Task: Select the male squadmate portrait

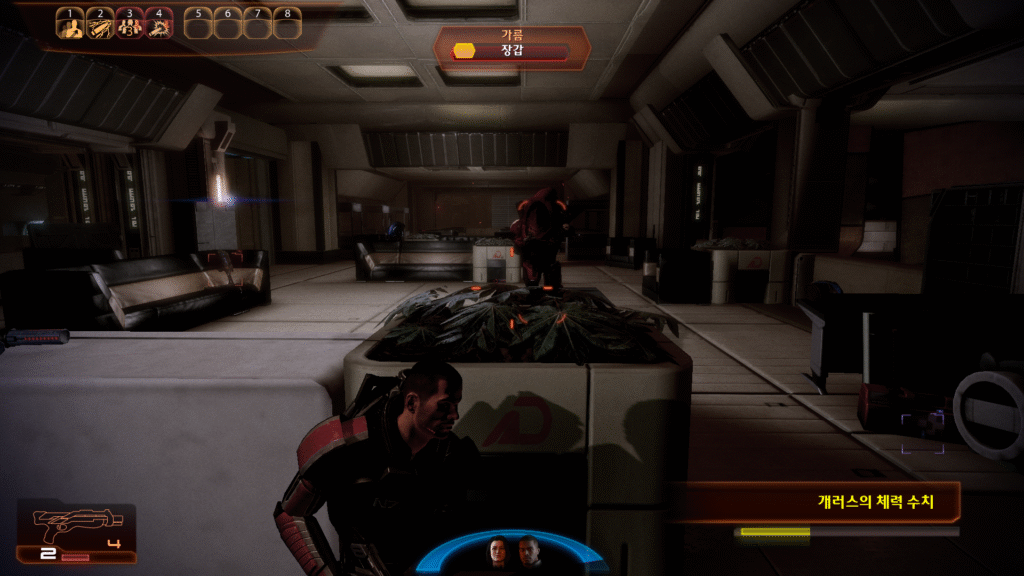Action: point(528,551)
